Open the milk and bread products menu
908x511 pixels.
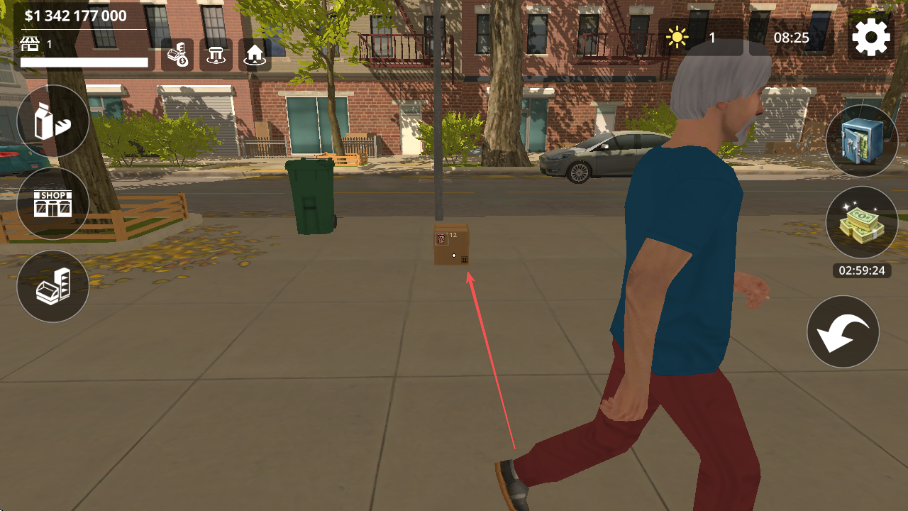[x=53, y=122]
